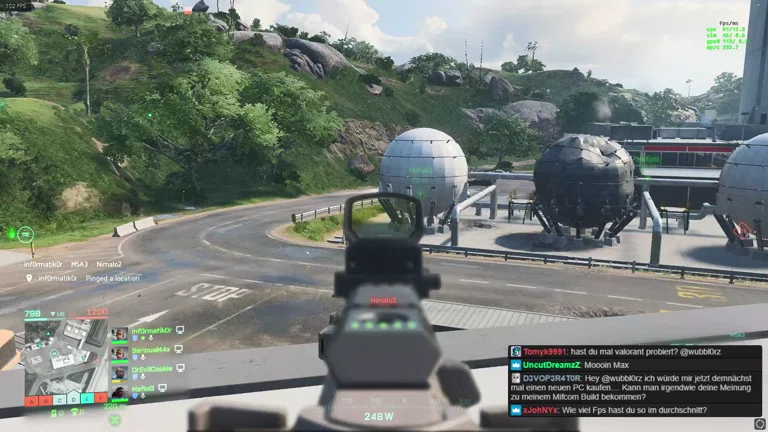Select objective F flag indicator

pyautogui.click(x=101, y=398)
